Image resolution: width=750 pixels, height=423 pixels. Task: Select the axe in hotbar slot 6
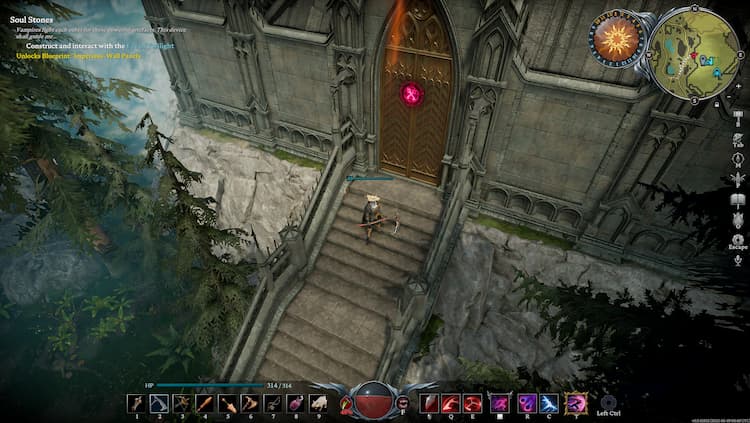[x=250, y=403]
